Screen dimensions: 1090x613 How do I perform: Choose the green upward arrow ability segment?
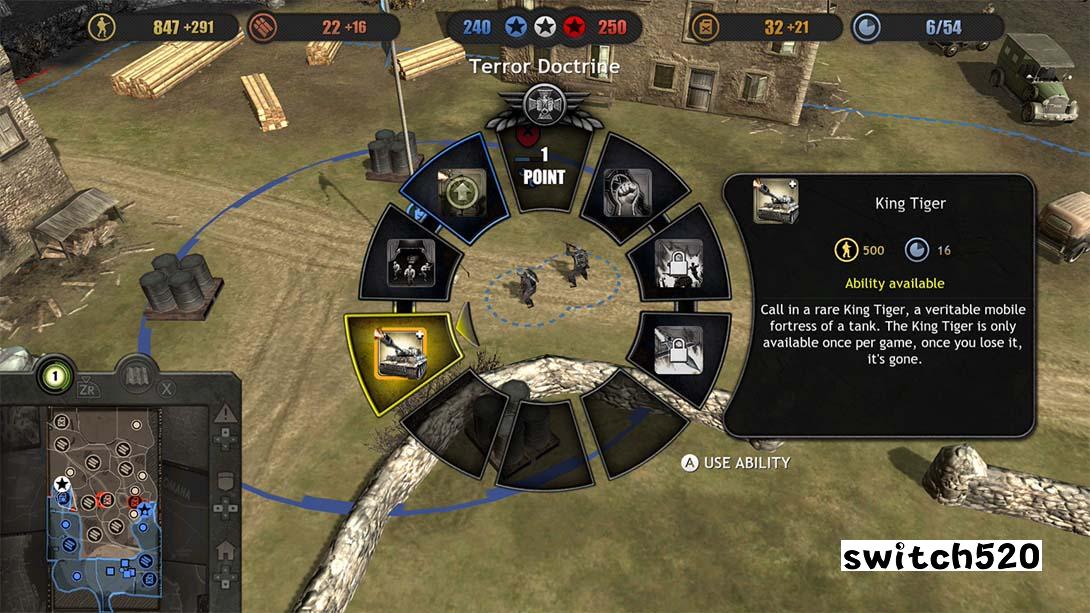click(461, 194)
